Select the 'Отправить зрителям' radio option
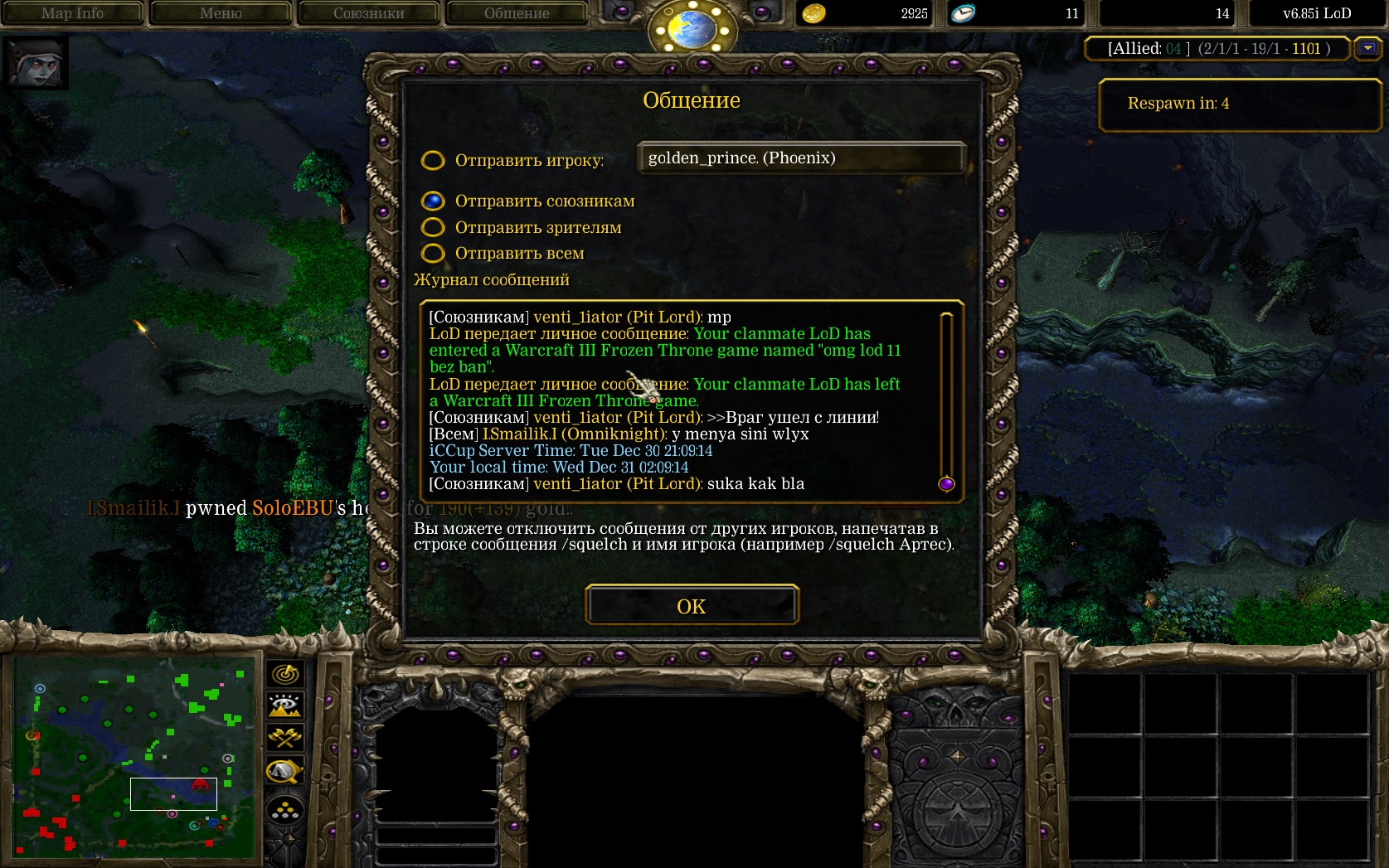 click(433, 227)
